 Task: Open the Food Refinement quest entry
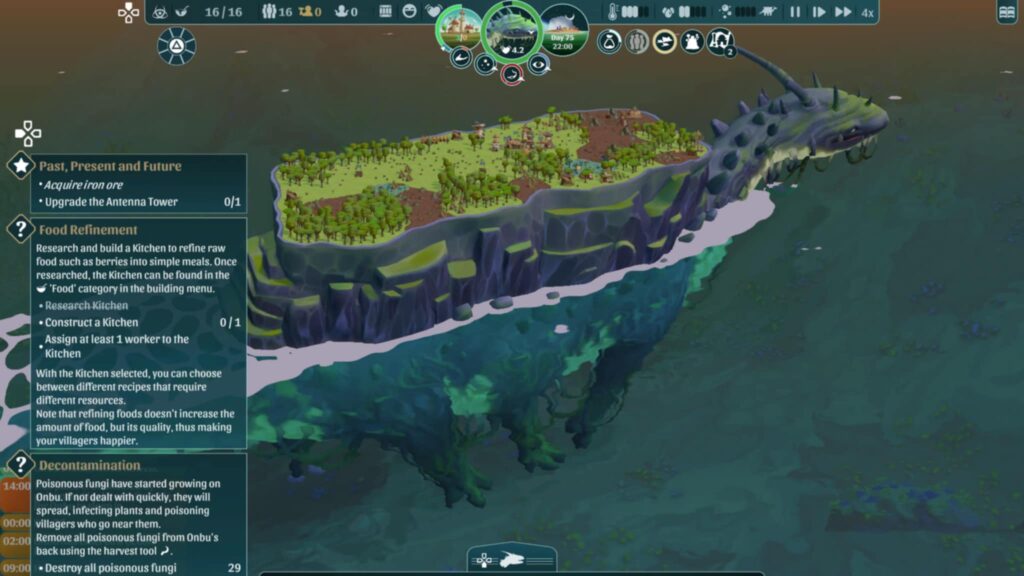(88, 230)
